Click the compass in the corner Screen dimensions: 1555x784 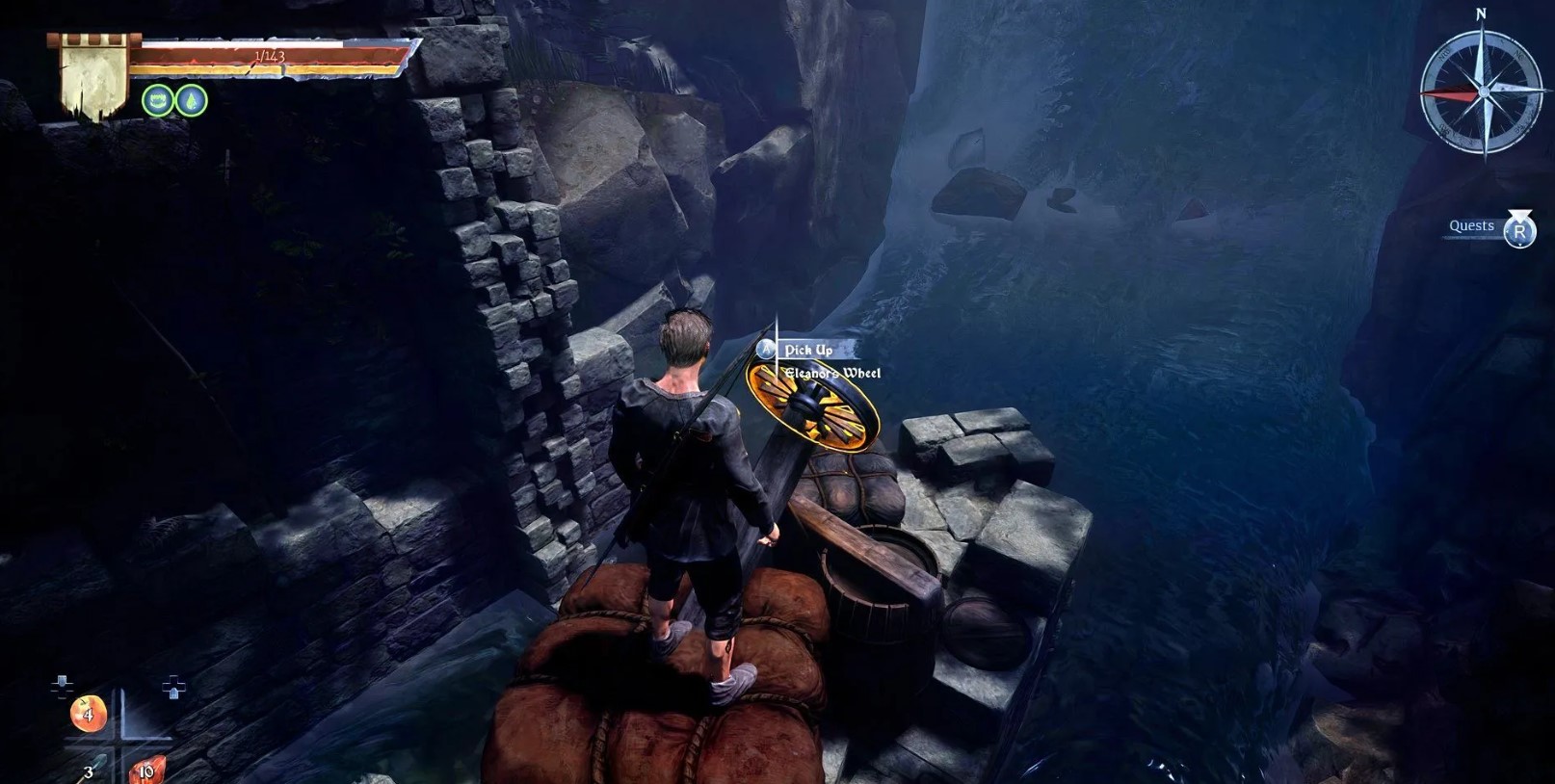(x=1483, y=93)
